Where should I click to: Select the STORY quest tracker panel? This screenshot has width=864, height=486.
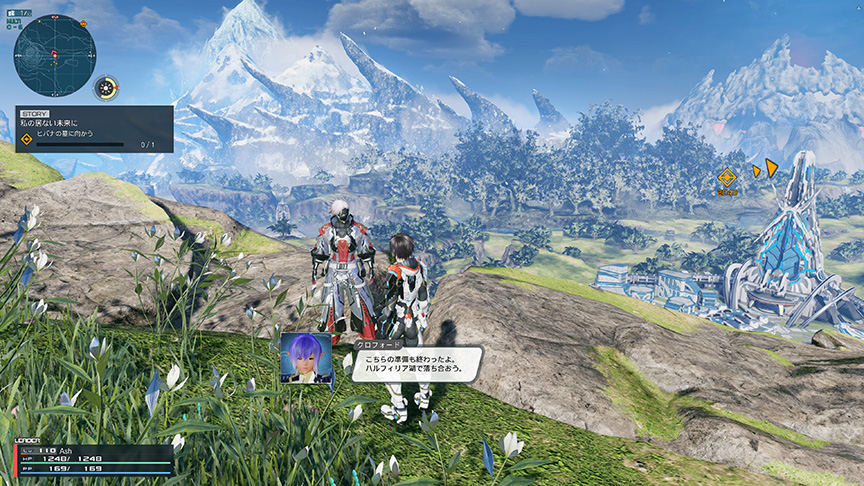click(94, 129)
